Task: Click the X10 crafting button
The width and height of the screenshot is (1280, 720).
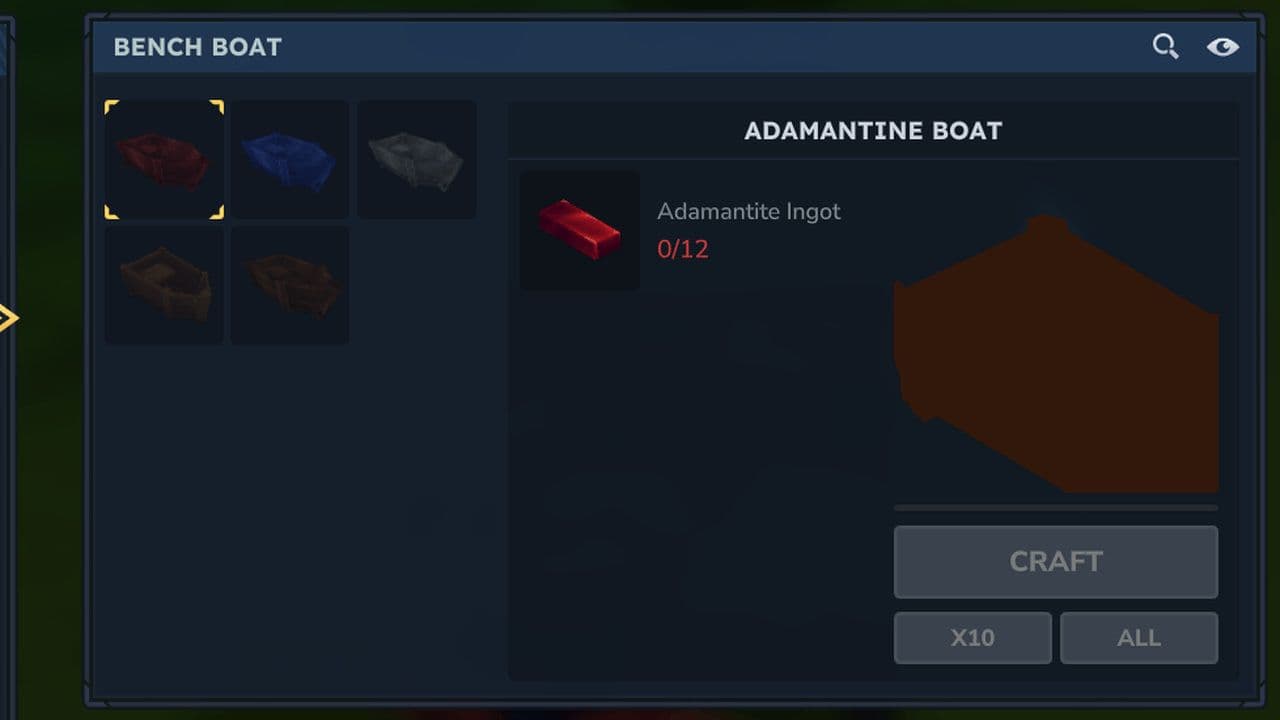Action: click(x=972, y=637)
